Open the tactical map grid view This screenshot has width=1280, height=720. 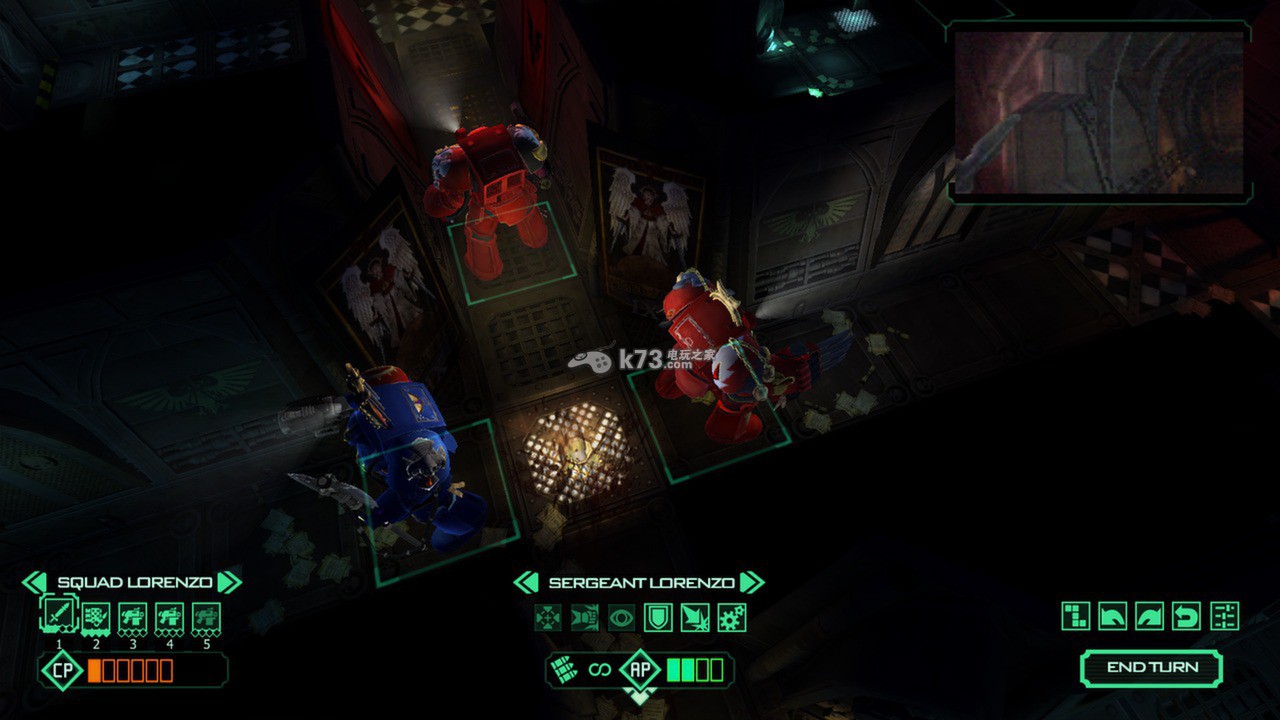point(1076,616)
